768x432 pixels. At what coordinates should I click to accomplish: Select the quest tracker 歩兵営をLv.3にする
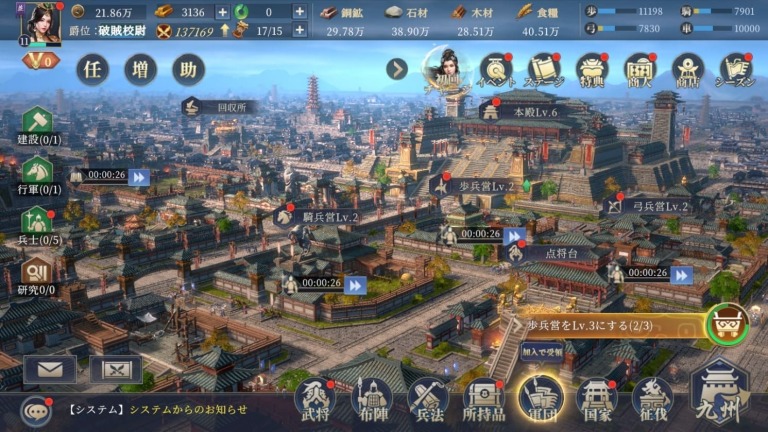610,325
